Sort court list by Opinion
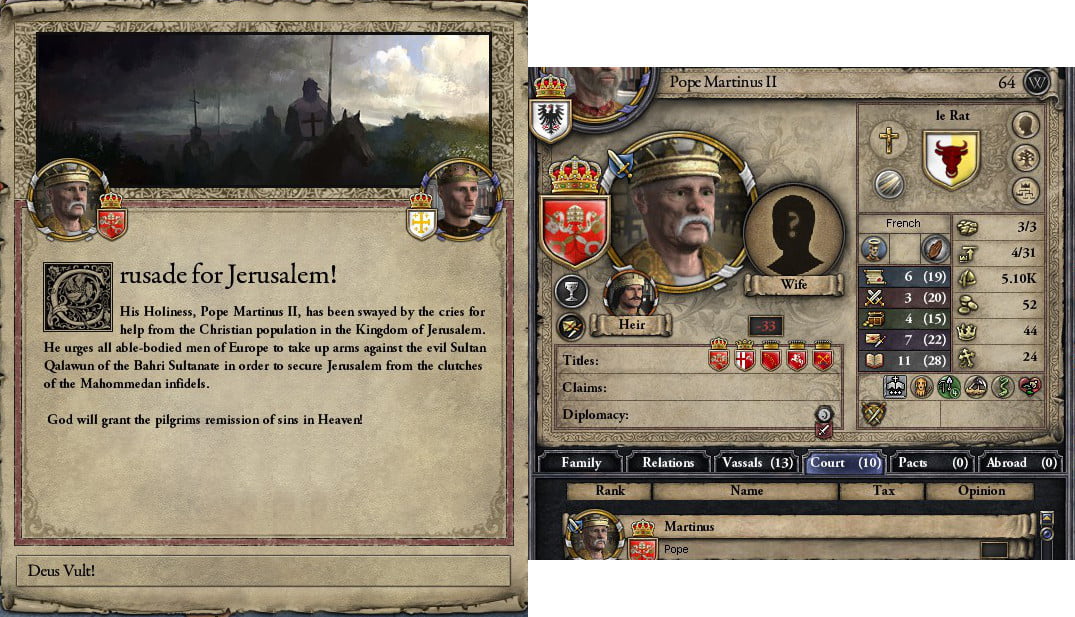 [981, 491]
